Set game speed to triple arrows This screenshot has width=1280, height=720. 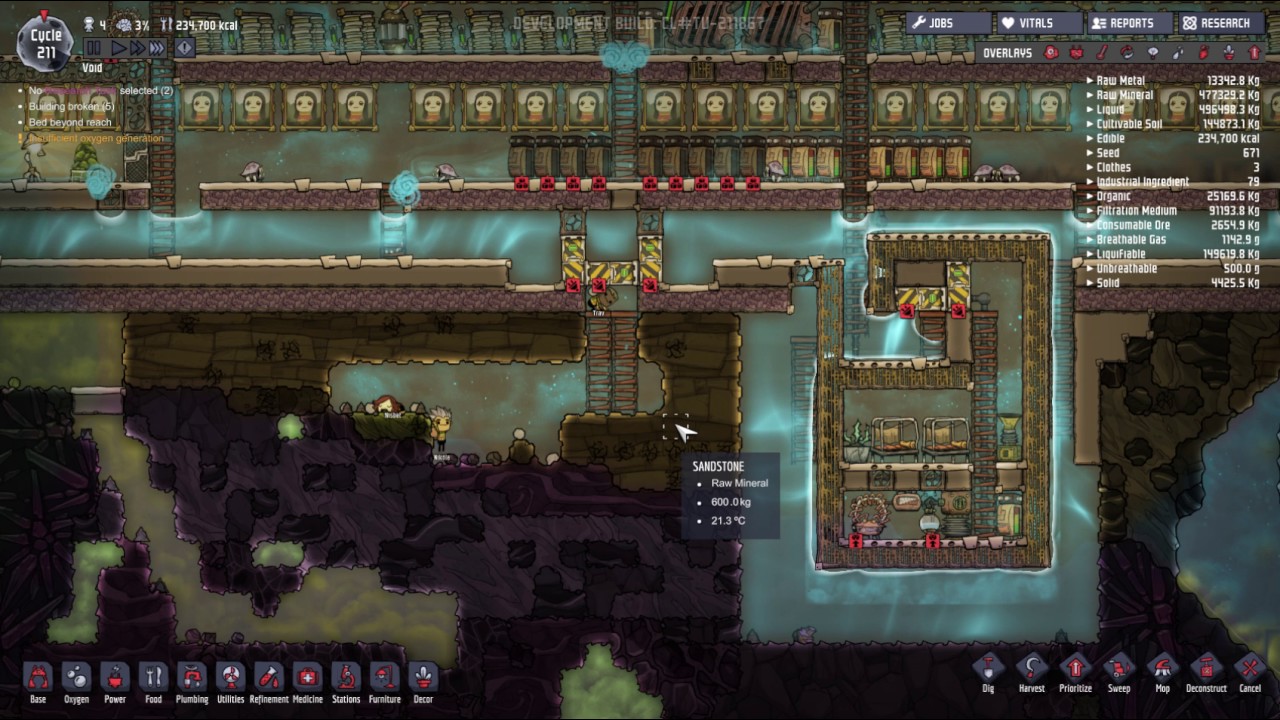157,47
